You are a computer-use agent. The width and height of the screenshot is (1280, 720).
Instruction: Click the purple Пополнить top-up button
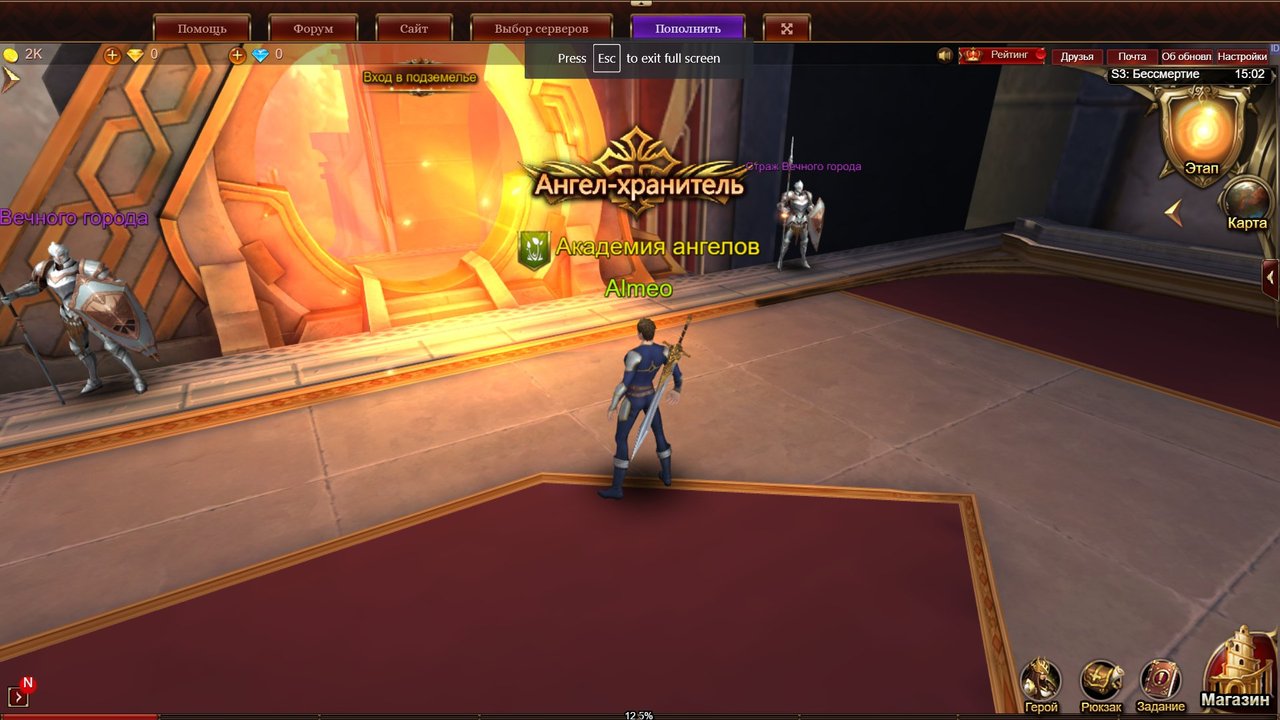pos(688,28)
